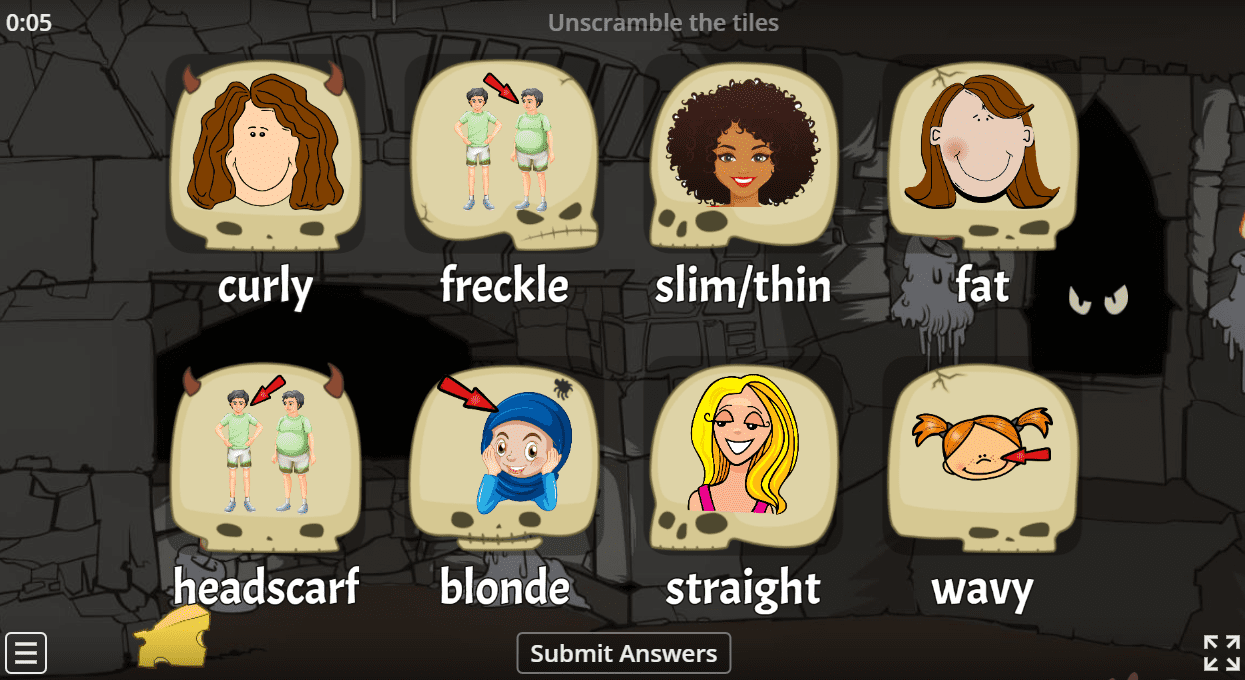Open the hamburger menu
The width and height of the screenshot is (1245, 680).
[x=26, y=653]
